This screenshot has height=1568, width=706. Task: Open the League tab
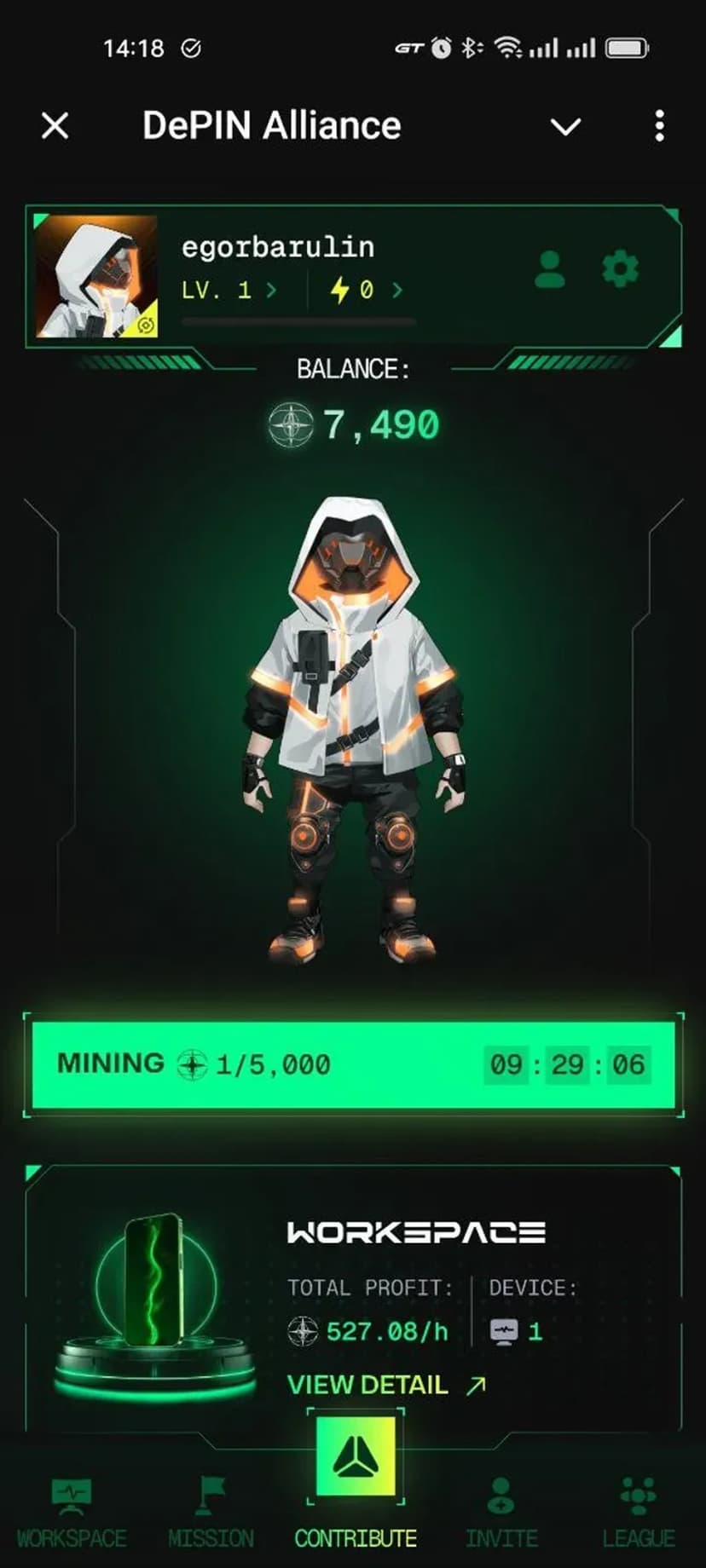pyautogui.click(x=639, y=1513)
